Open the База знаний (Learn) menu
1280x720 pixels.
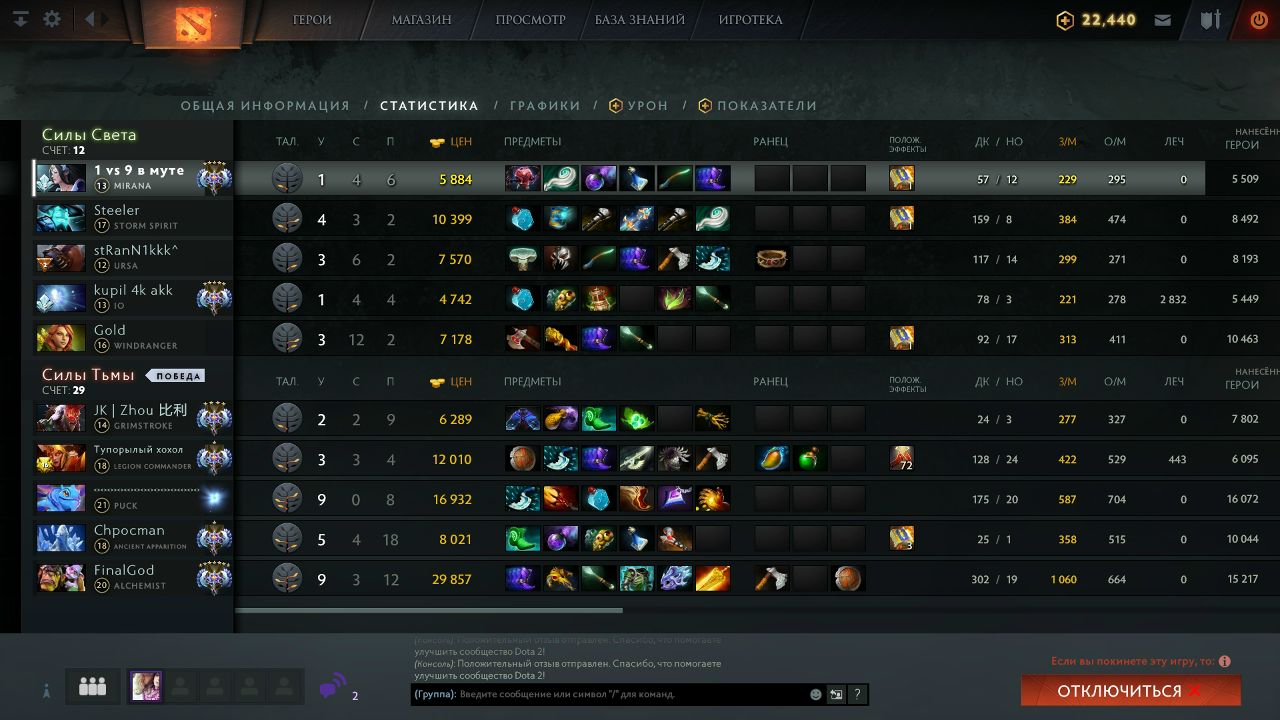[x=640, y=20]
